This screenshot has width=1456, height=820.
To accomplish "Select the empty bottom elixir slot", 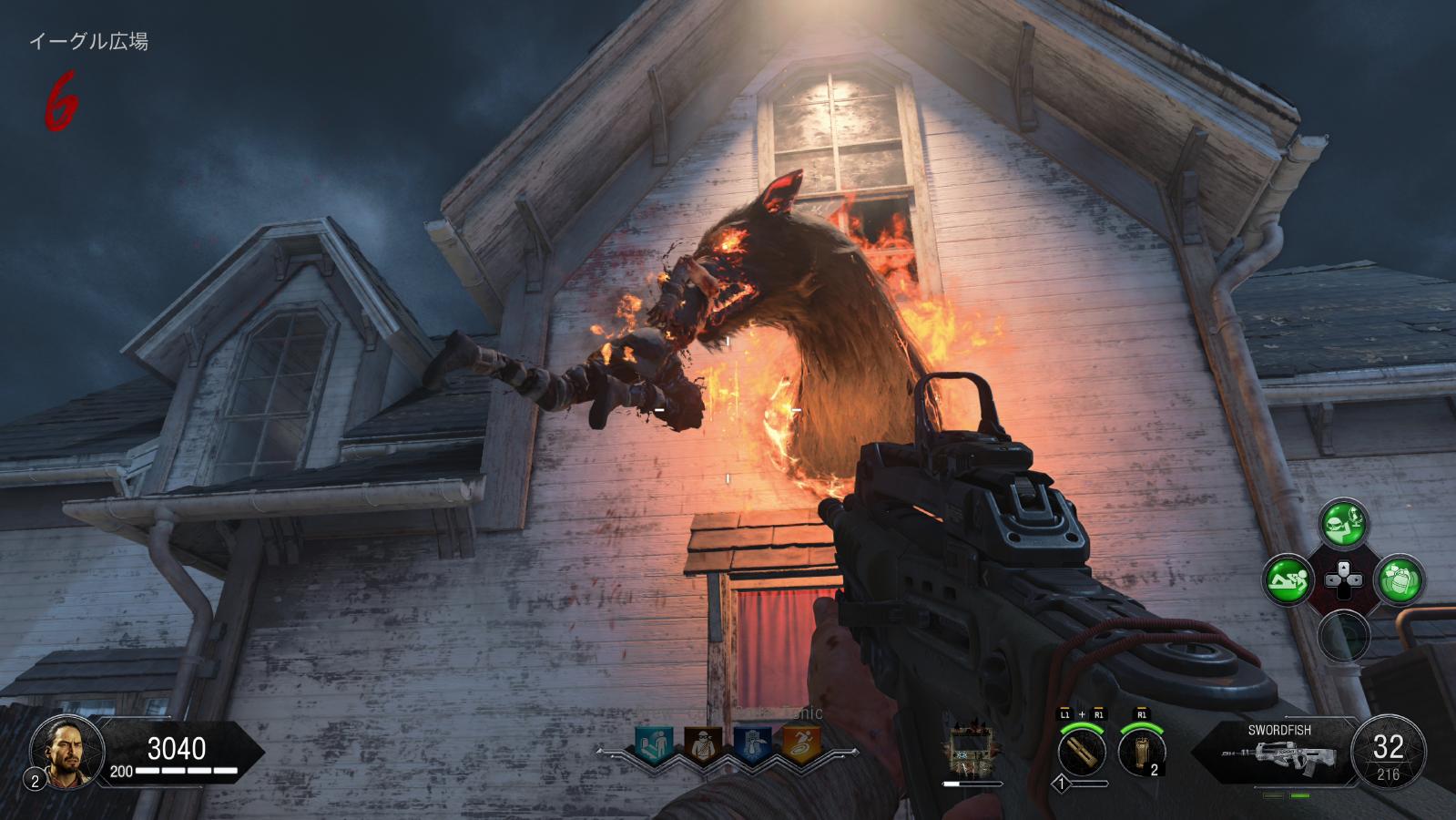I will click(x=1344, y=634).
